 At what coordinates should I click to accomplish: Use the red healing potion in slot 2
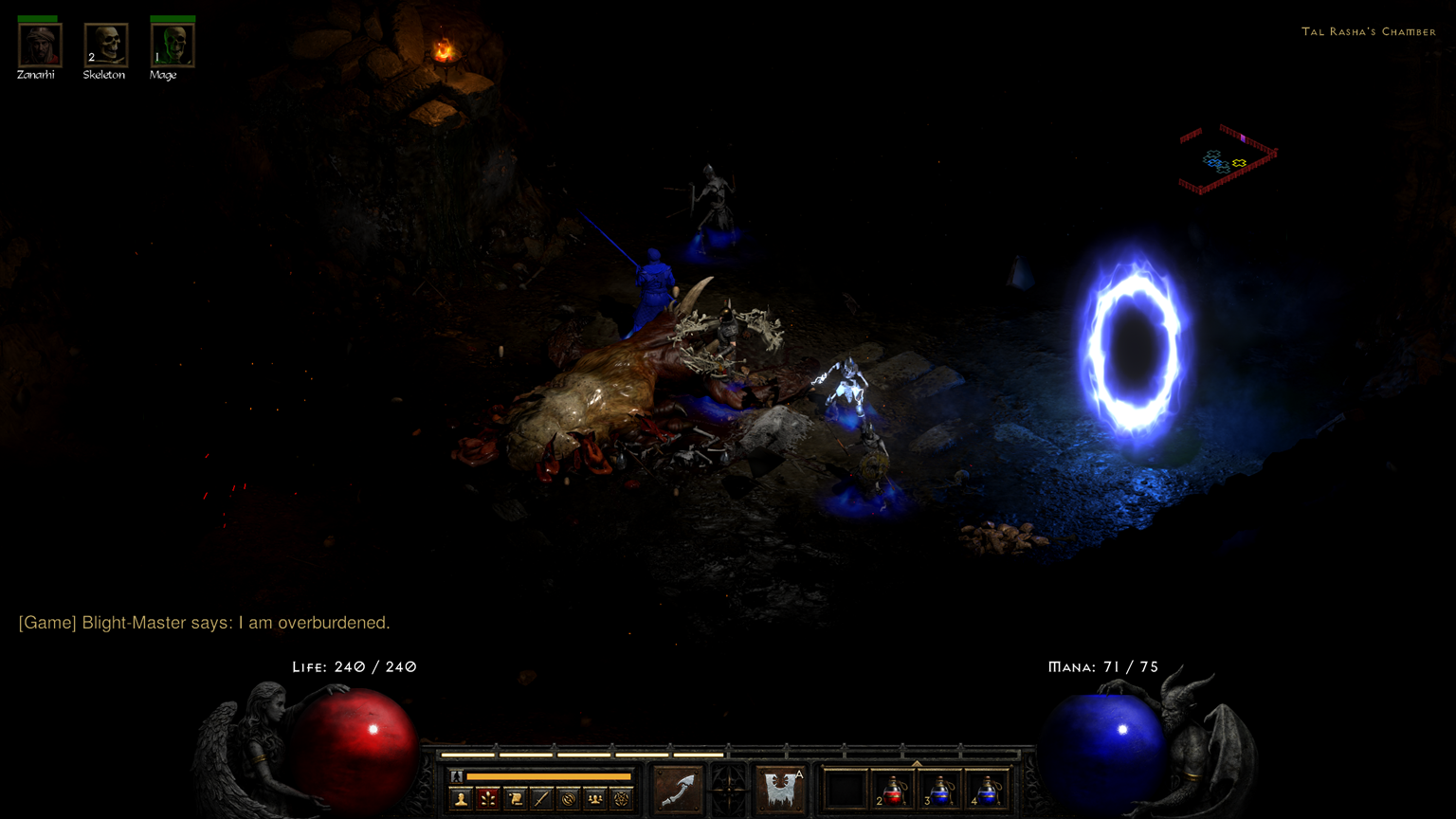[894, 790]
